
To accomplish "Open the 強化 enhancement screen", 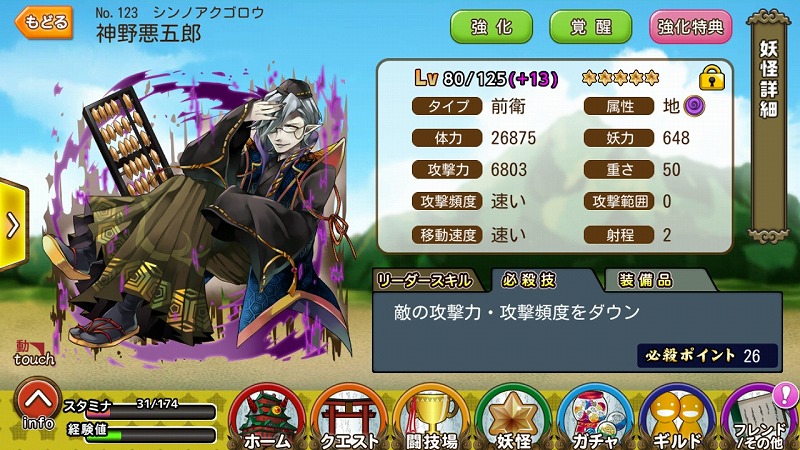I will (x=491, y=27).
